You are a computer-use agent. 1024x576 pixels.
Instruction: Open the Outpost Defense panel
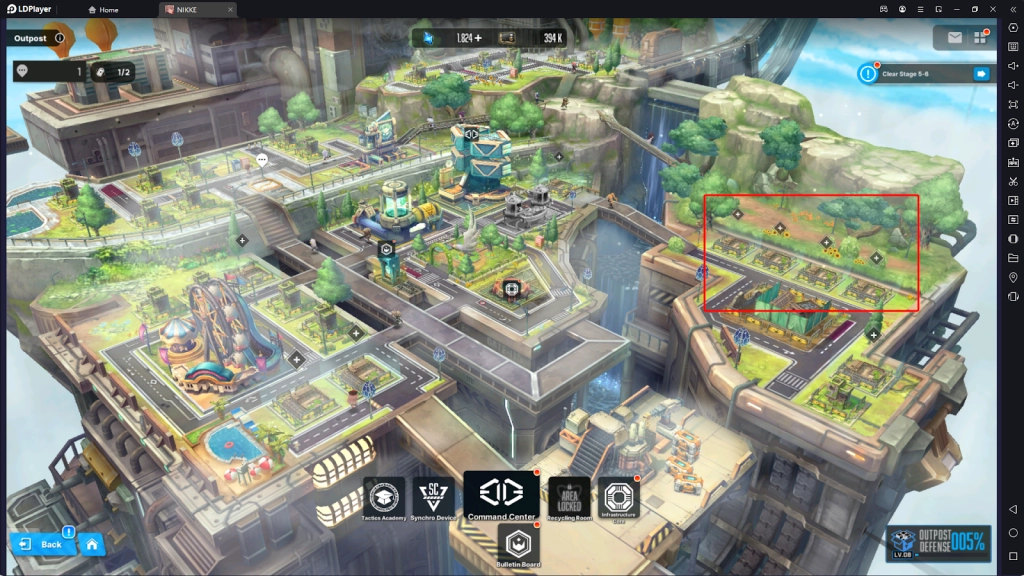pos(938,543)
